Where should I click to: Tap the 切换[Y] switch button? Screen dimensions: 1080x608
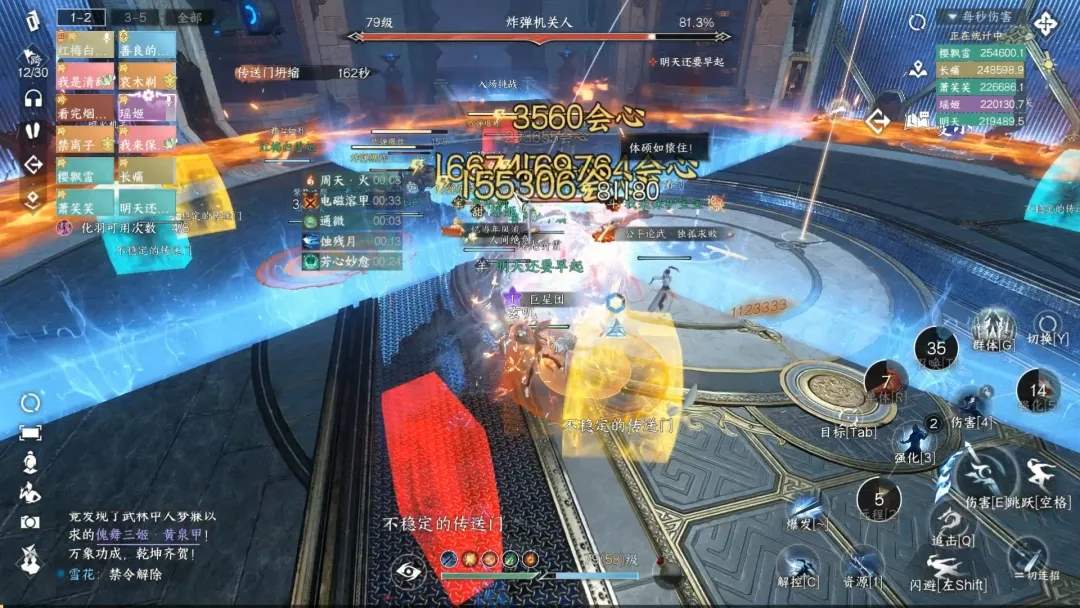click(x=1048, y=325)
